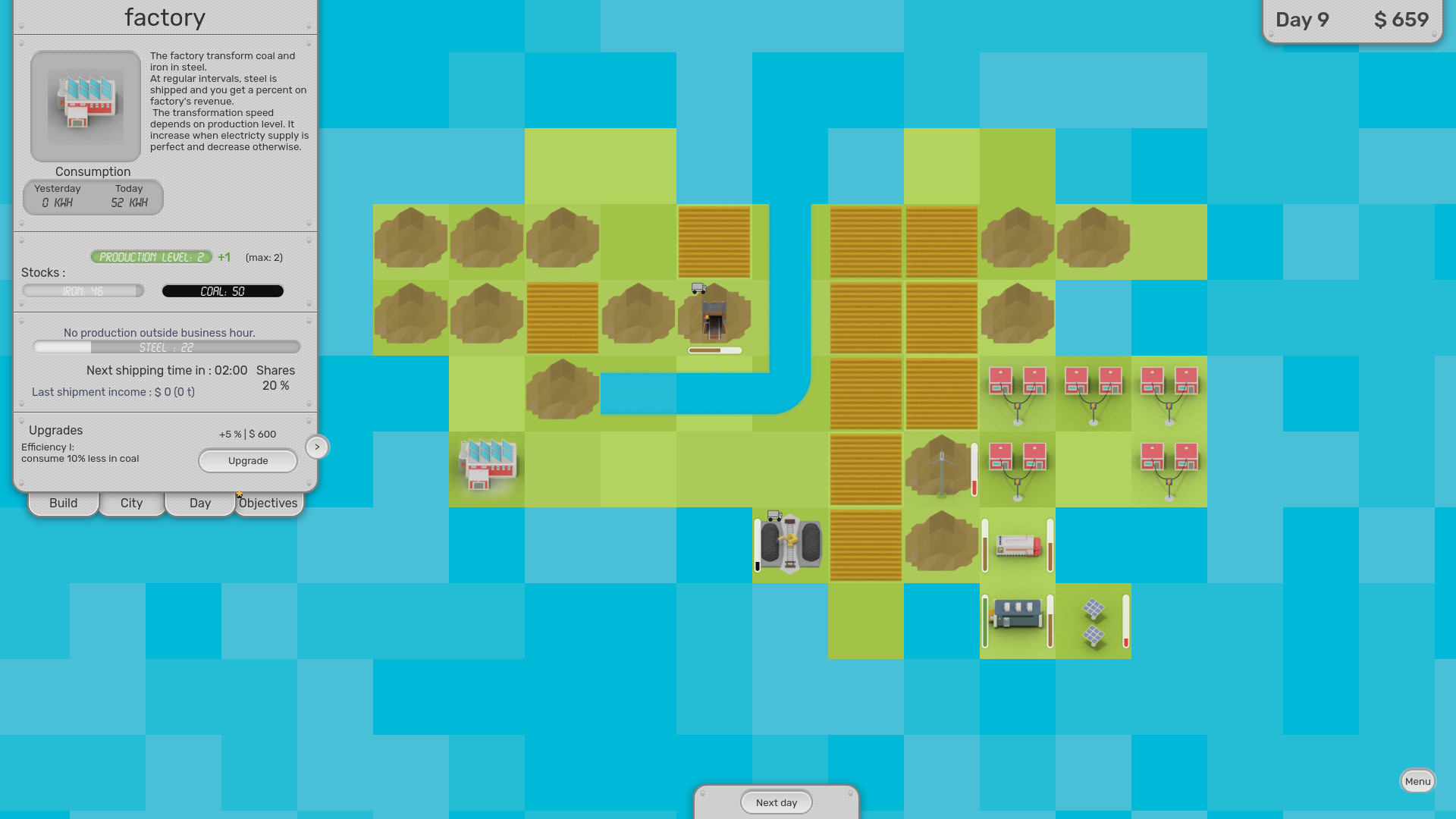Click the factory icon thumbnail in the panel
This screenshot has width=1456, height=819.
pos(85,106)
